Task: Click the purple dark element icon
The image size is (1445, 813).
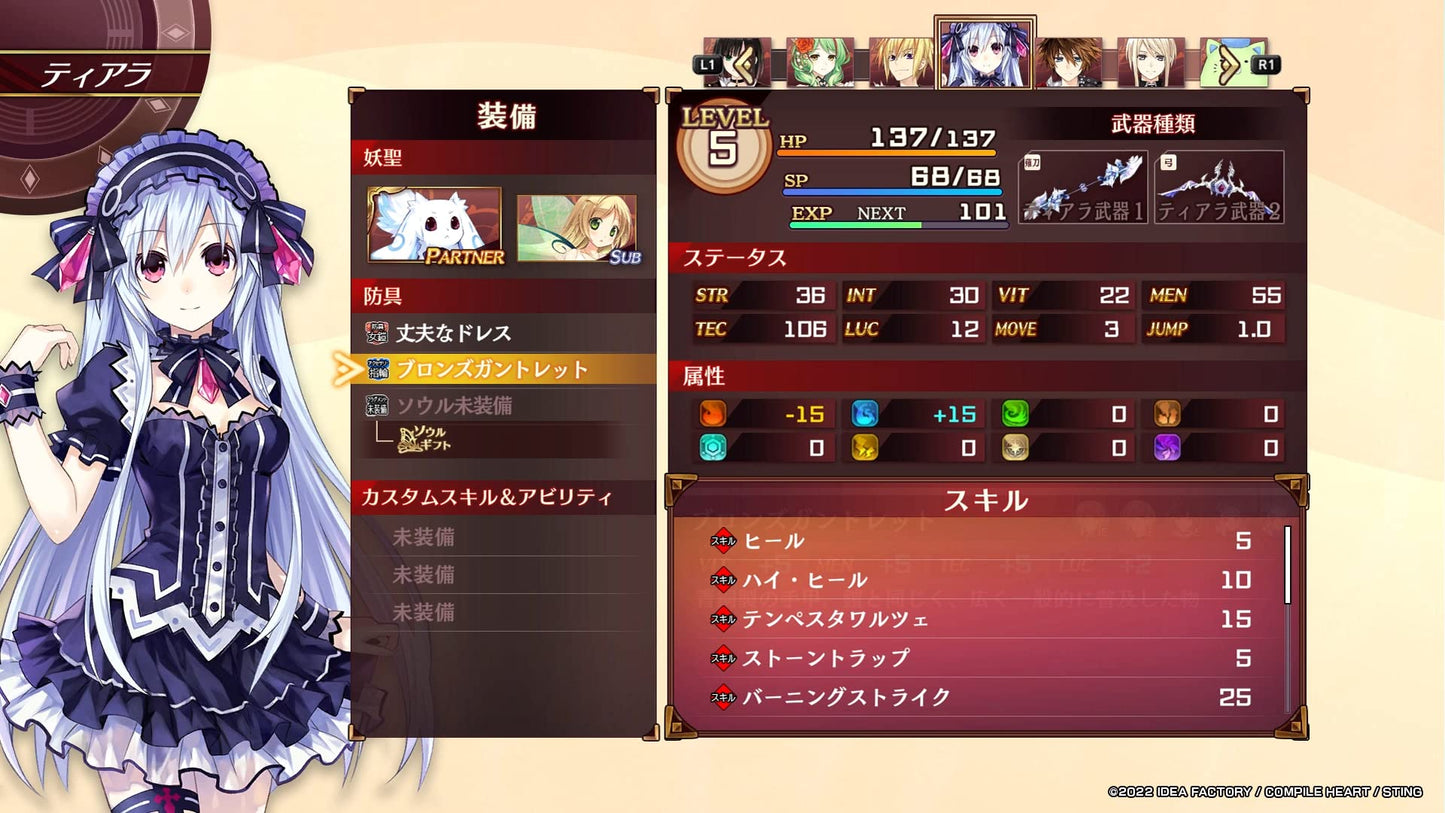Action: pyautogui.click(x=1168, y=448)
